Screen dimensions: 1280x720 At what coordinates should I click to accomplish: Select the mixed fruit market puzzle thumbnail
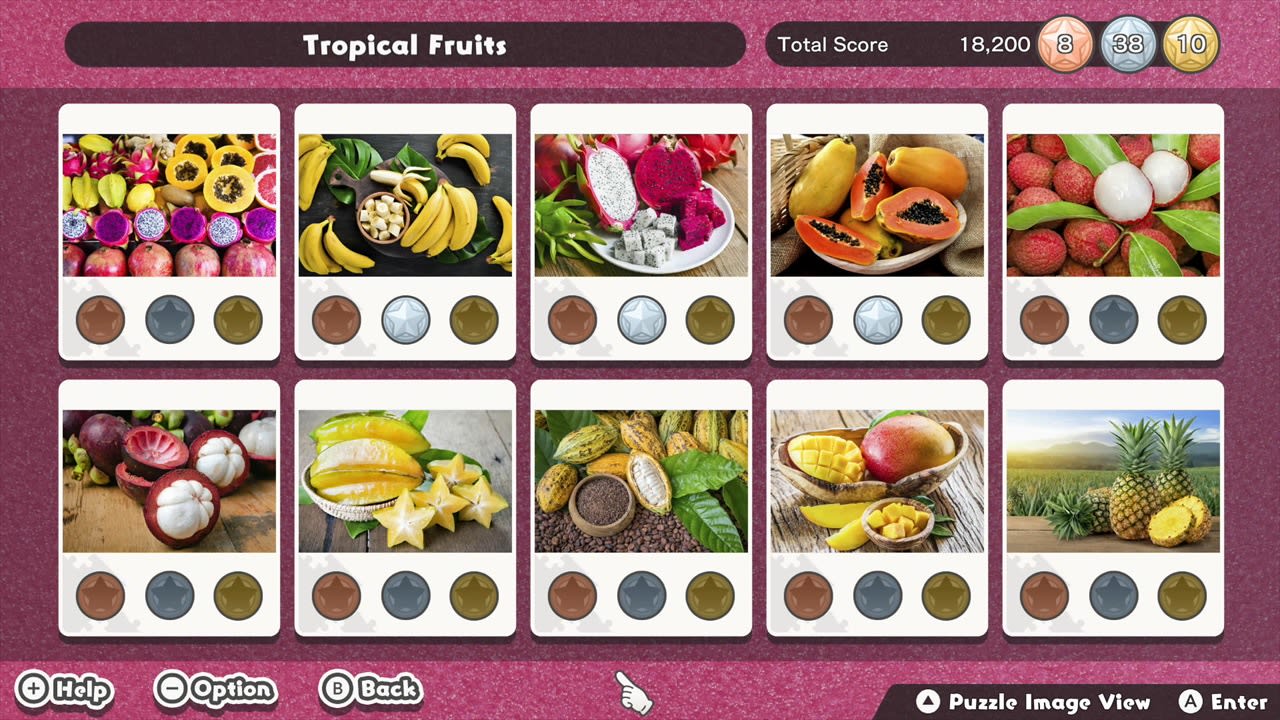(168, 205)
